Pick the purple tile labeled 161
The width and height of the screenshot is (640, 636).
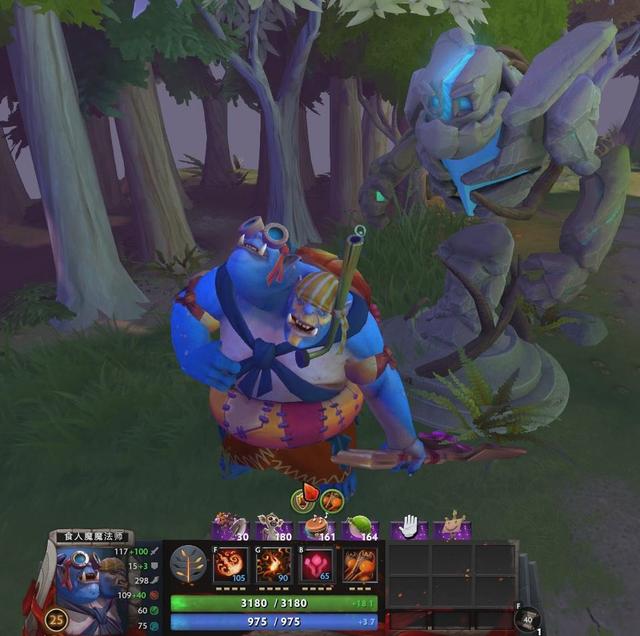coord(317,527)
